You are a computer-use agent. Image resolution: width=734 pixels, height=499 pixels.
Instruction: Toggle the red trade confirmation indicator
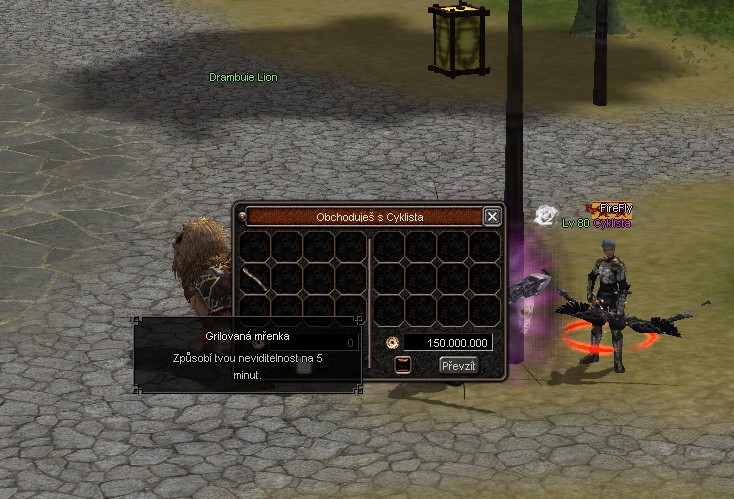click(403, 365)
